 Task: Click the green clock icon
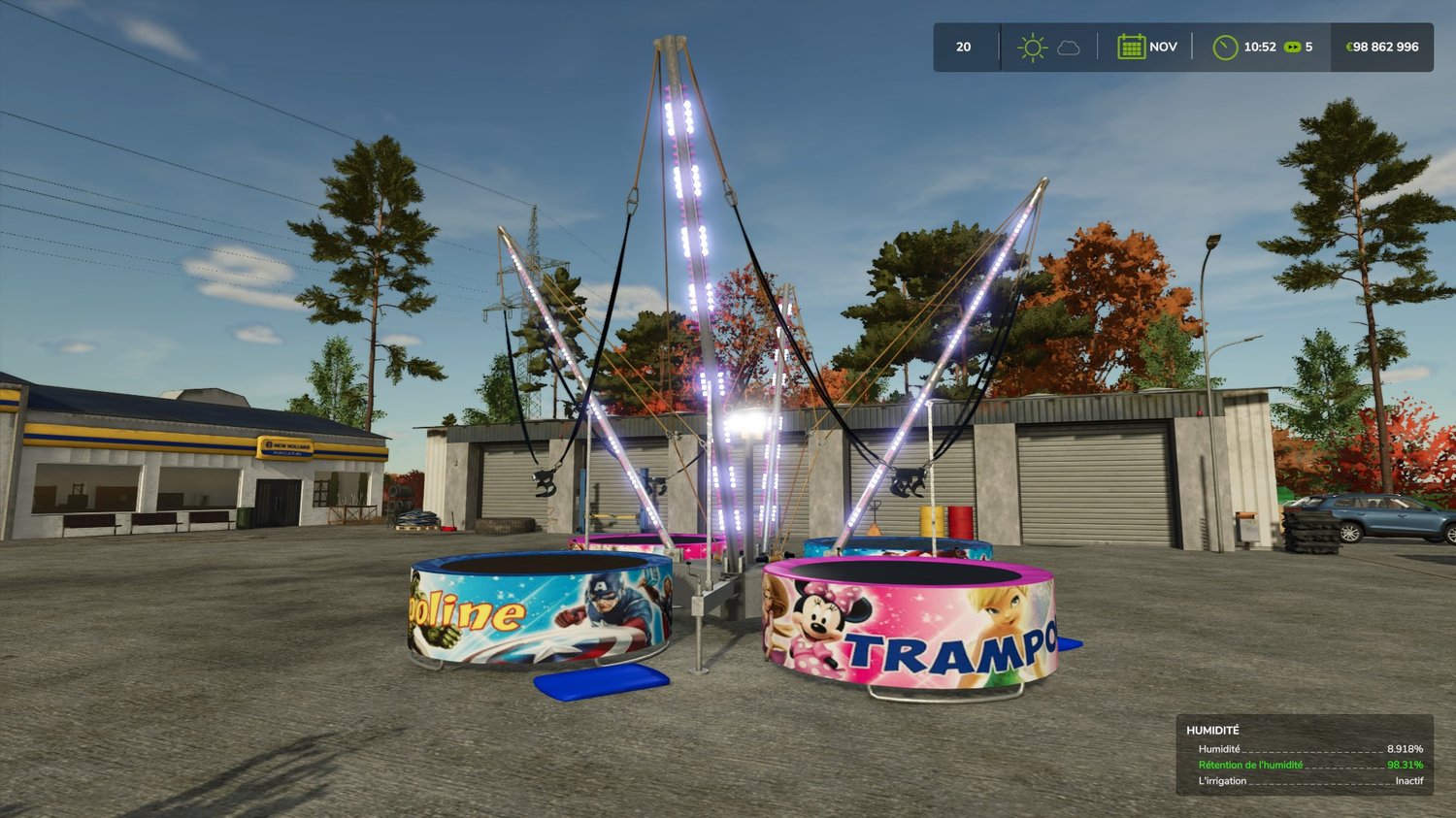click(x=1225, y=47)
